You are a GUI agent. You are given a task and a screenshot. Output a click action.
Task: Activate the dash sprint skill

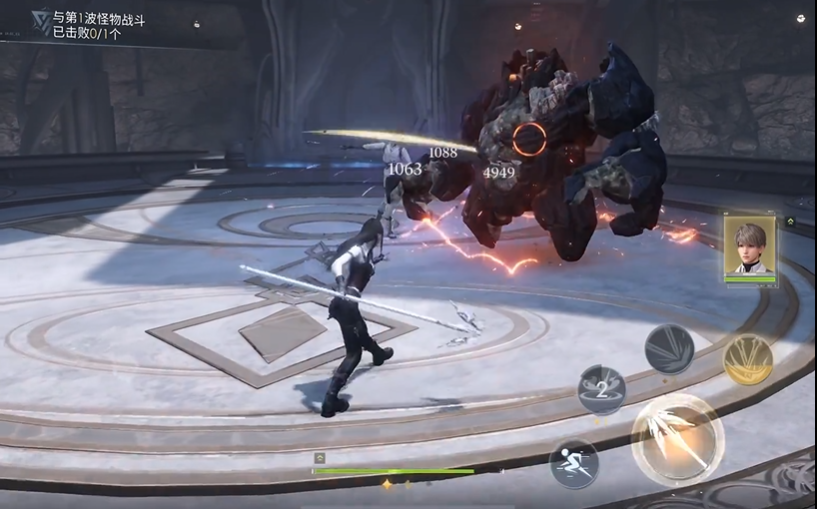(574, 464)
